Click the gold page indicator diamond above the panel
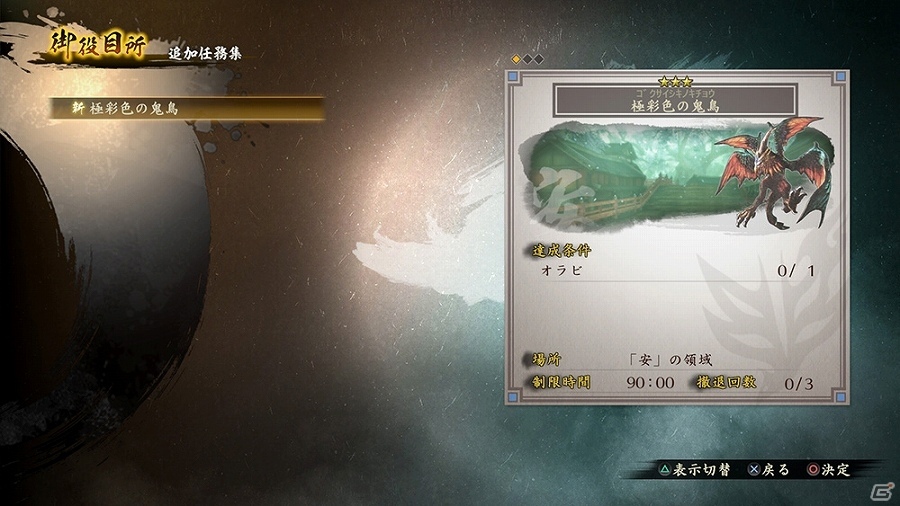The width and height of the screenshot is (900, 506). 517,59
